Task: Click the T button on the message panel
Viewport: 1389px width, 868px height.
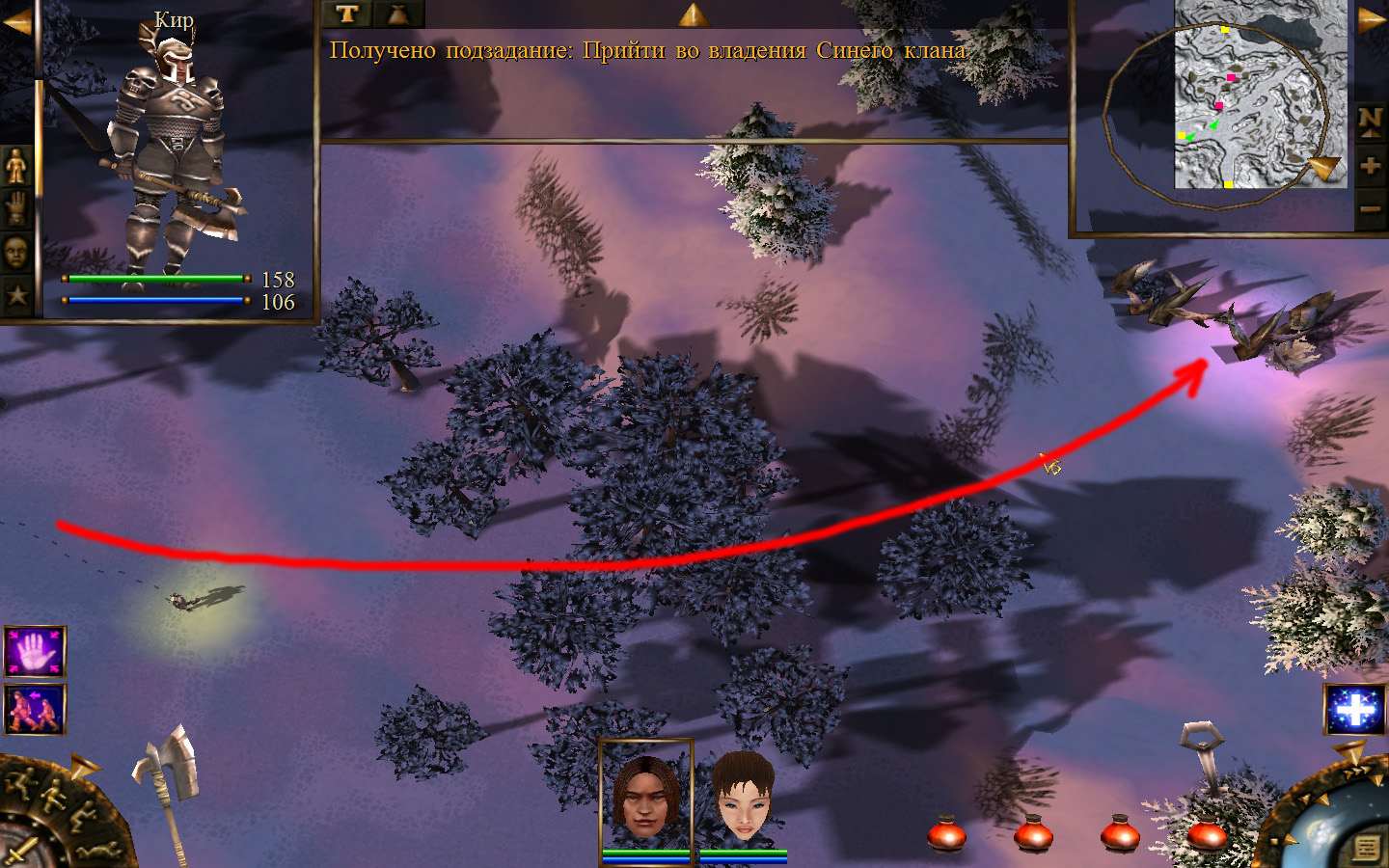Action: 347,14
